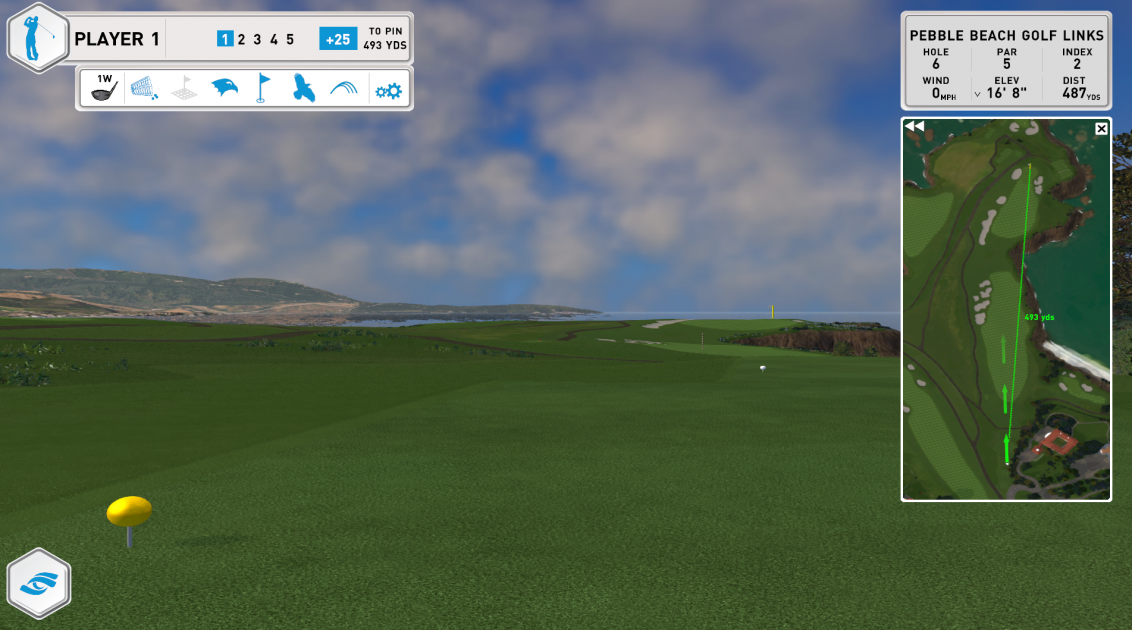This screenshot has height=630, width=1132.
Task: Click the greyed-out putting grid flag icon
Action: click(x=184, y=89)
